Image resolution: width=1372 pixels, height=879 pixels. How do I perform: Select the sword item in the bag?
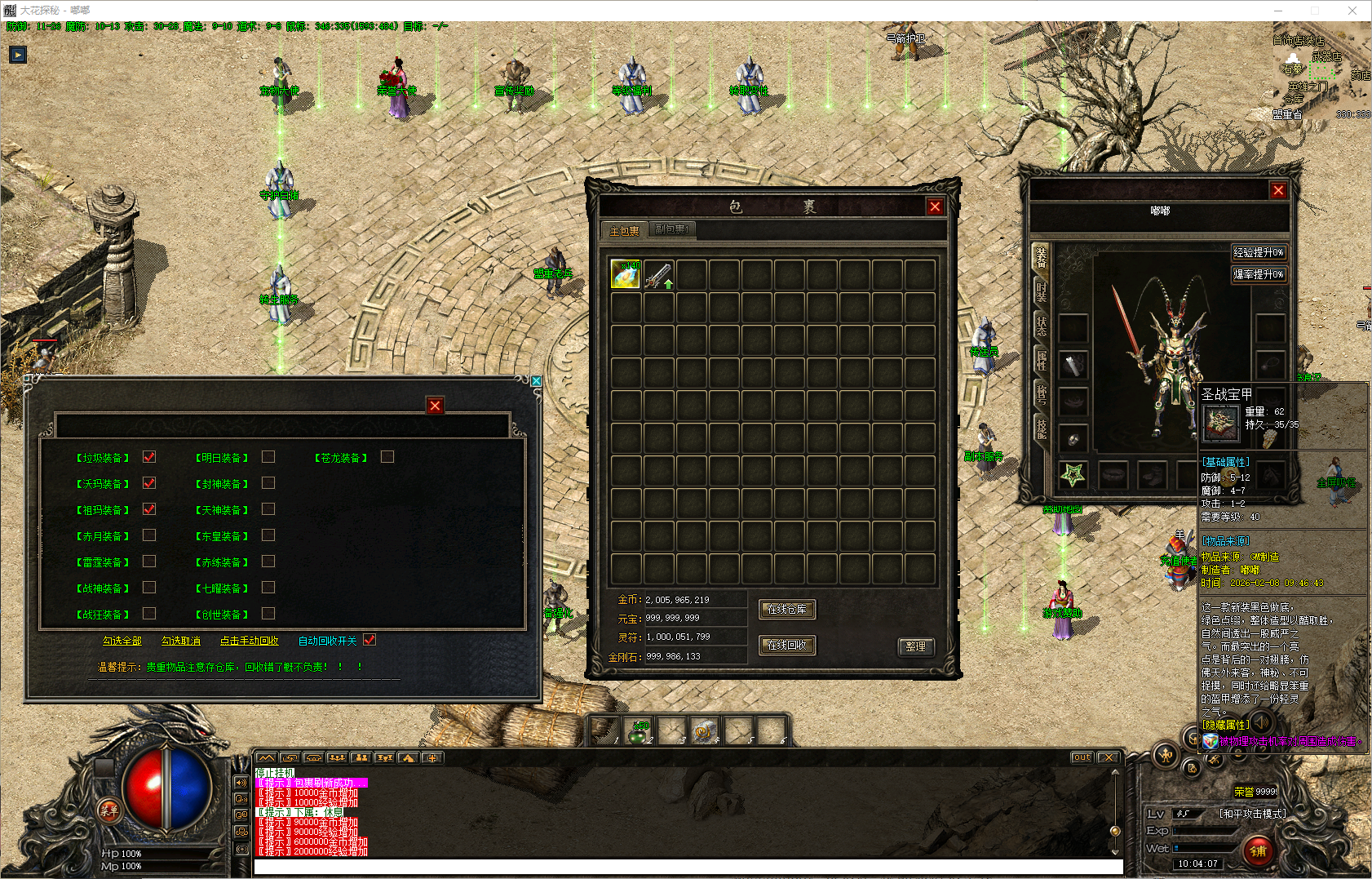pyautogui.click(x=658, y=275)
